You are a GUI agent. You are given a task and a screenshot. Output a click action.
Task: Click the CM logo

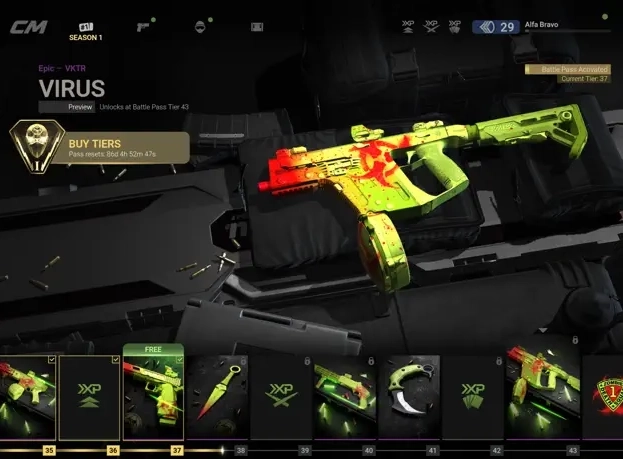tap(28, 27)
